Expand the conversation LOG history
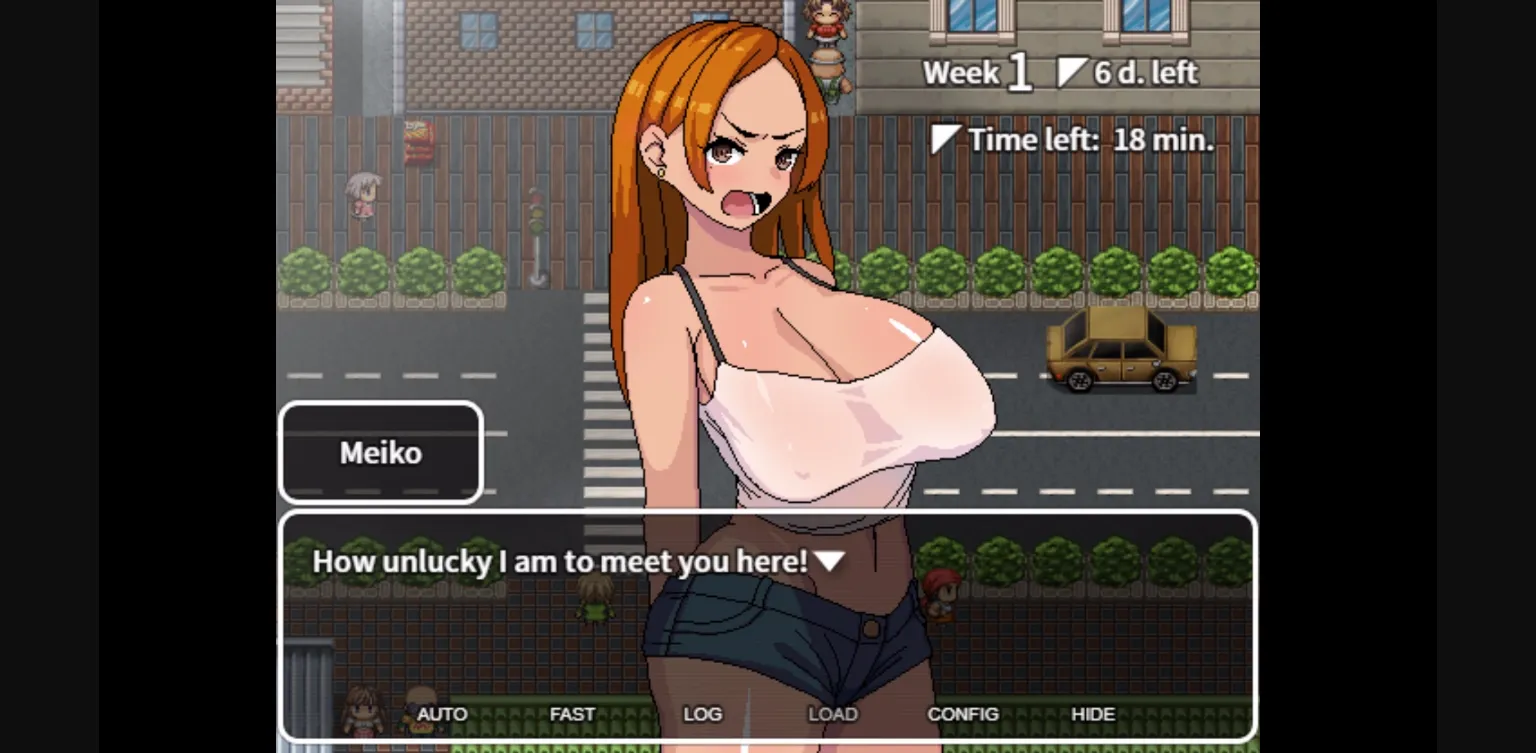Screen dimensions: 1536x753 tap(703, 714)
